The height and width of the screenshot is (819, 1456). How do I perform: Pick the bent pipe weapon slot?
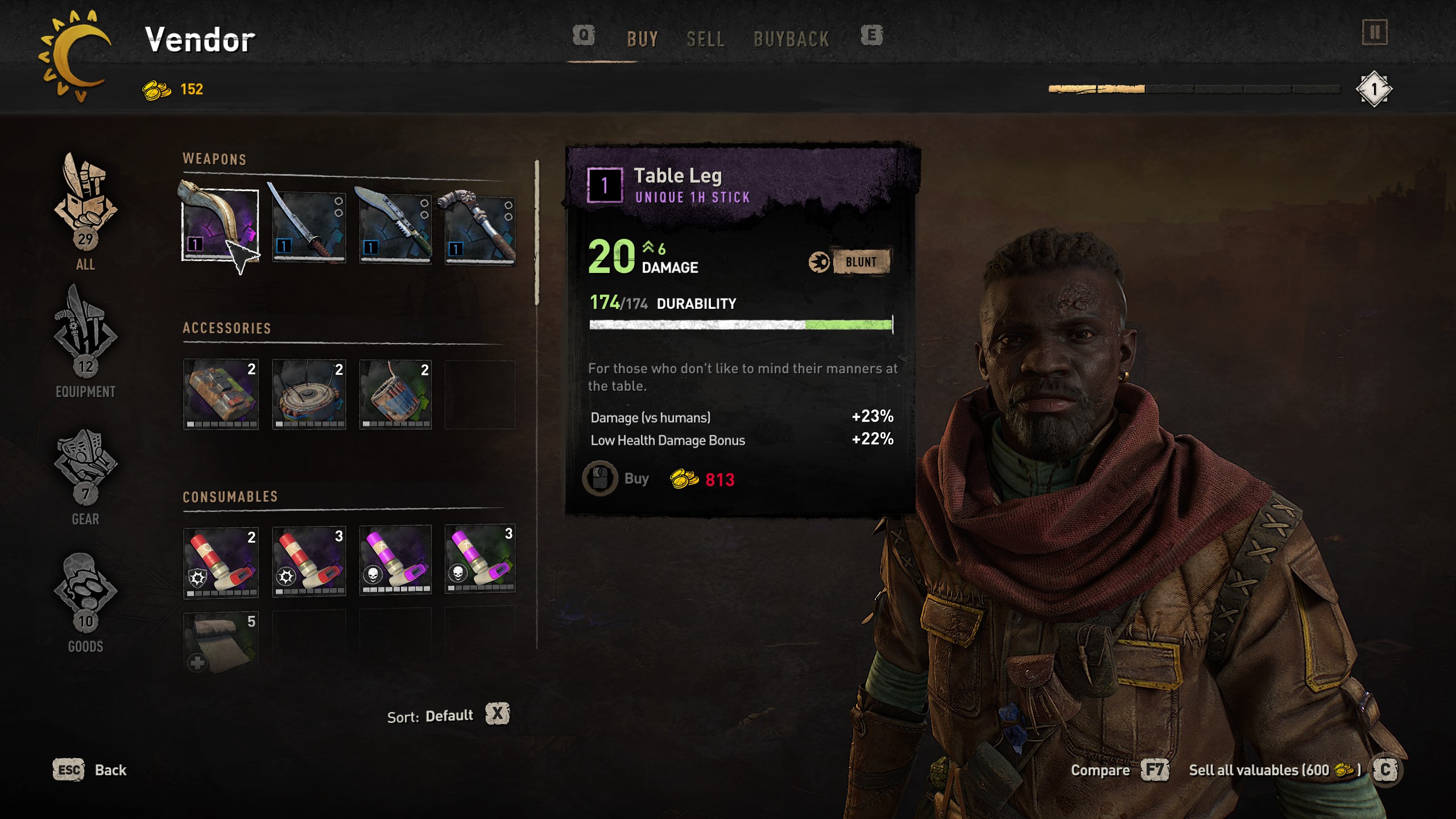(x=480, y=227)
